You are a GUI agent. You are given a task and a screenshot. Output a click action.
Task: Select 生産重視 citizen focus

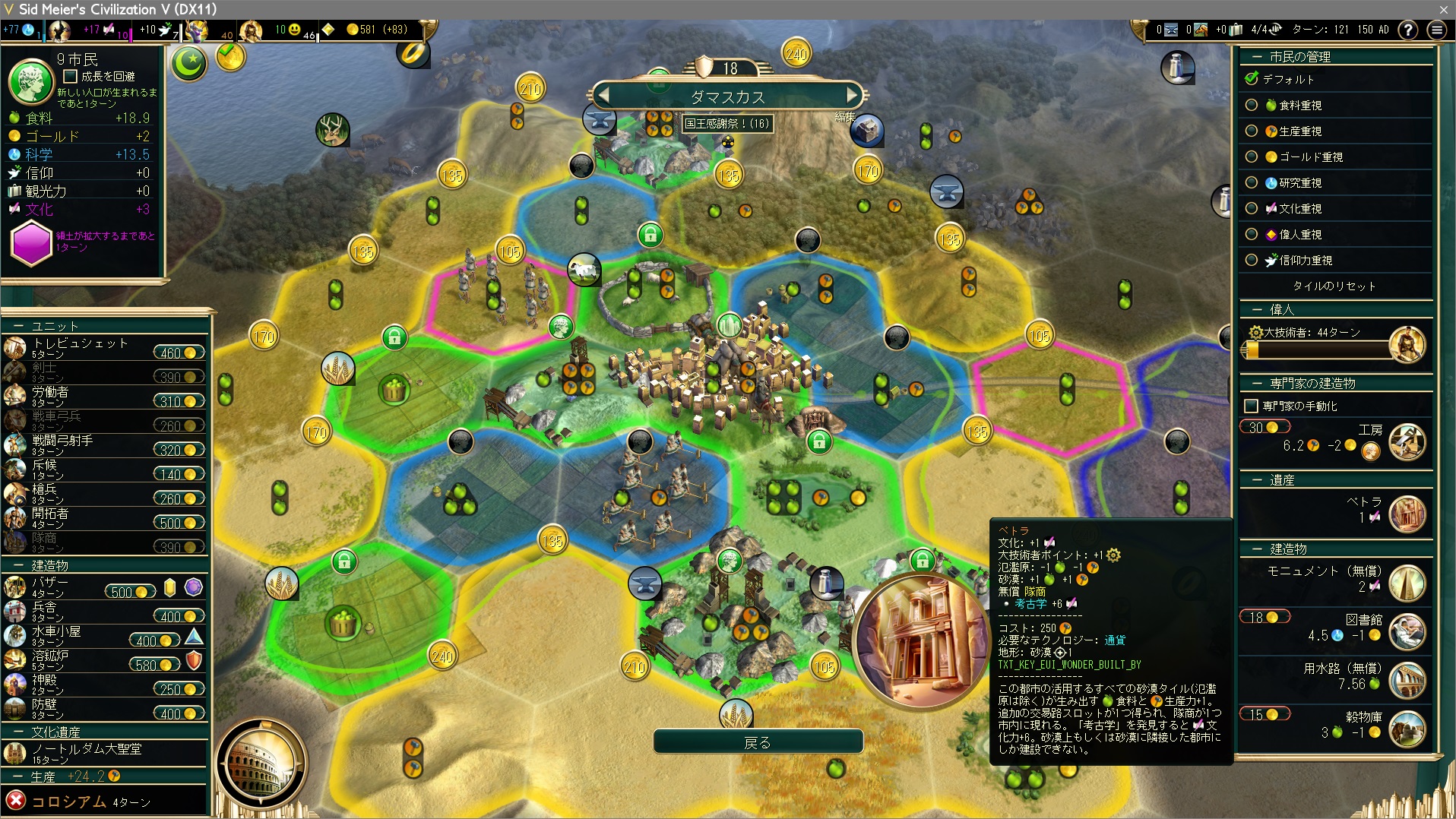pyautogui.click(x=1251, y=131)
